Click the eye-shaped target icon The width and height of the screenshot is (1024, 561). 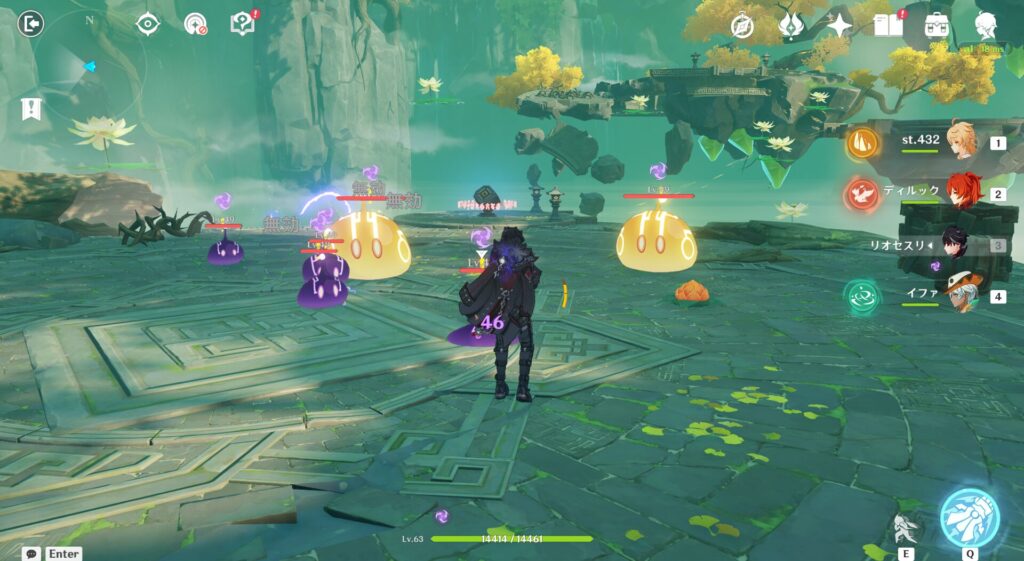148,24
